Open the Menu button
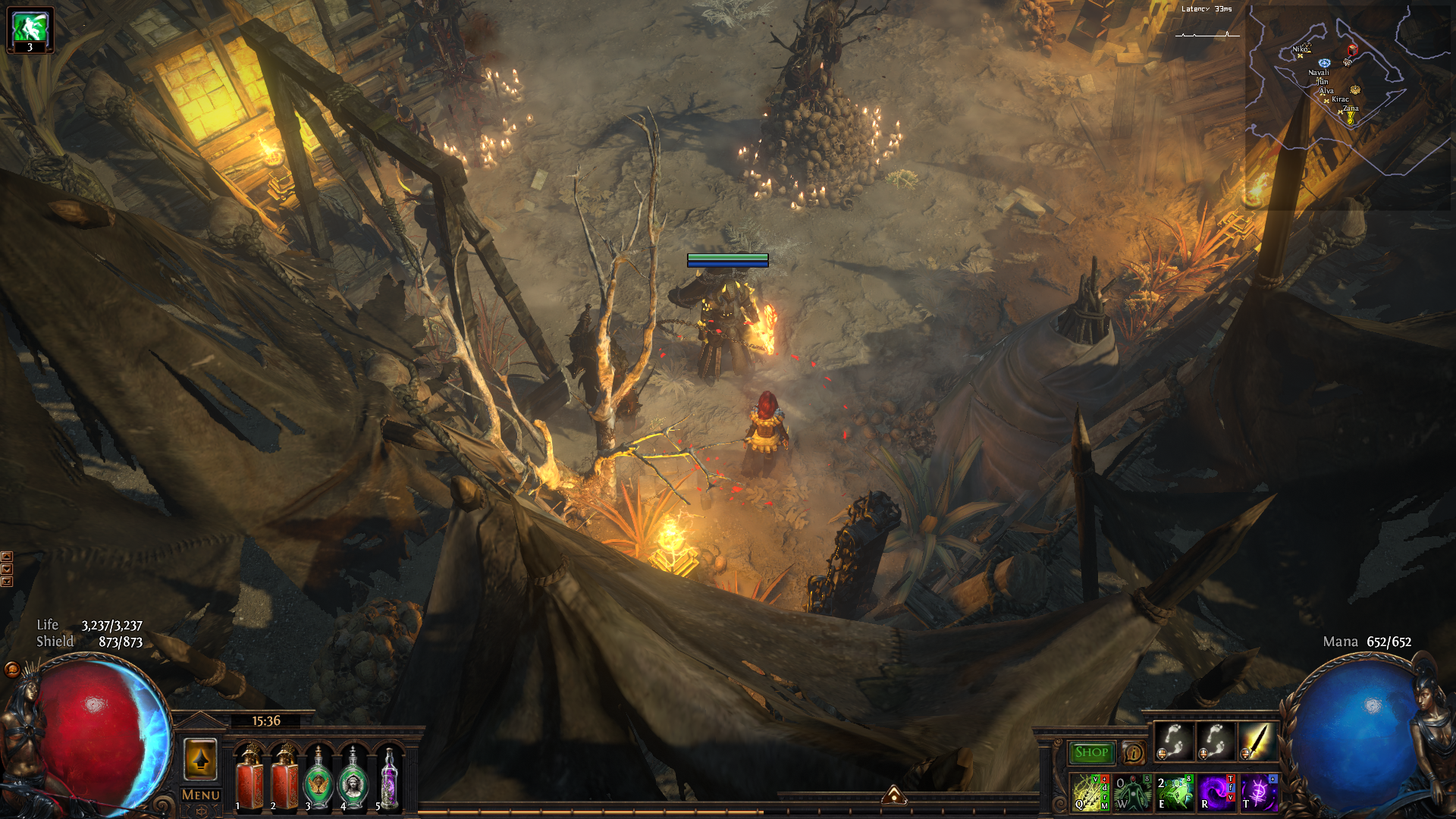This screenshot has height=819, width=1456. 200,795
